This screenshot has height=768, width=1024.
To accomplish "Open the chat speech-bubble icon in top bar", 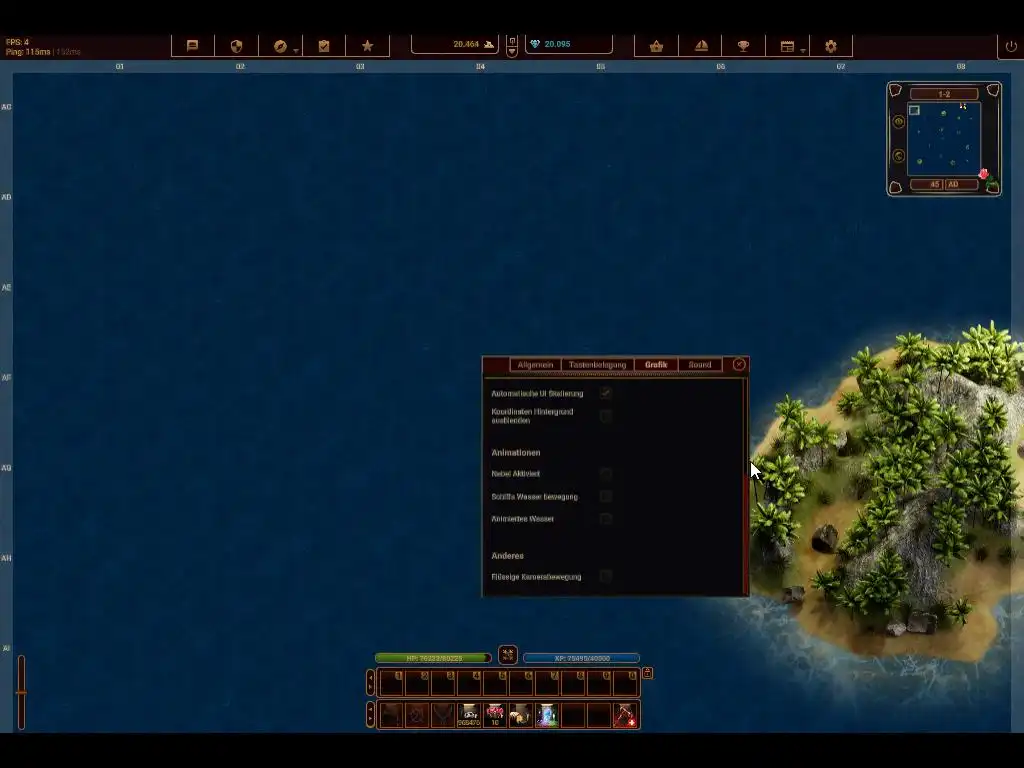I will 193,46.
